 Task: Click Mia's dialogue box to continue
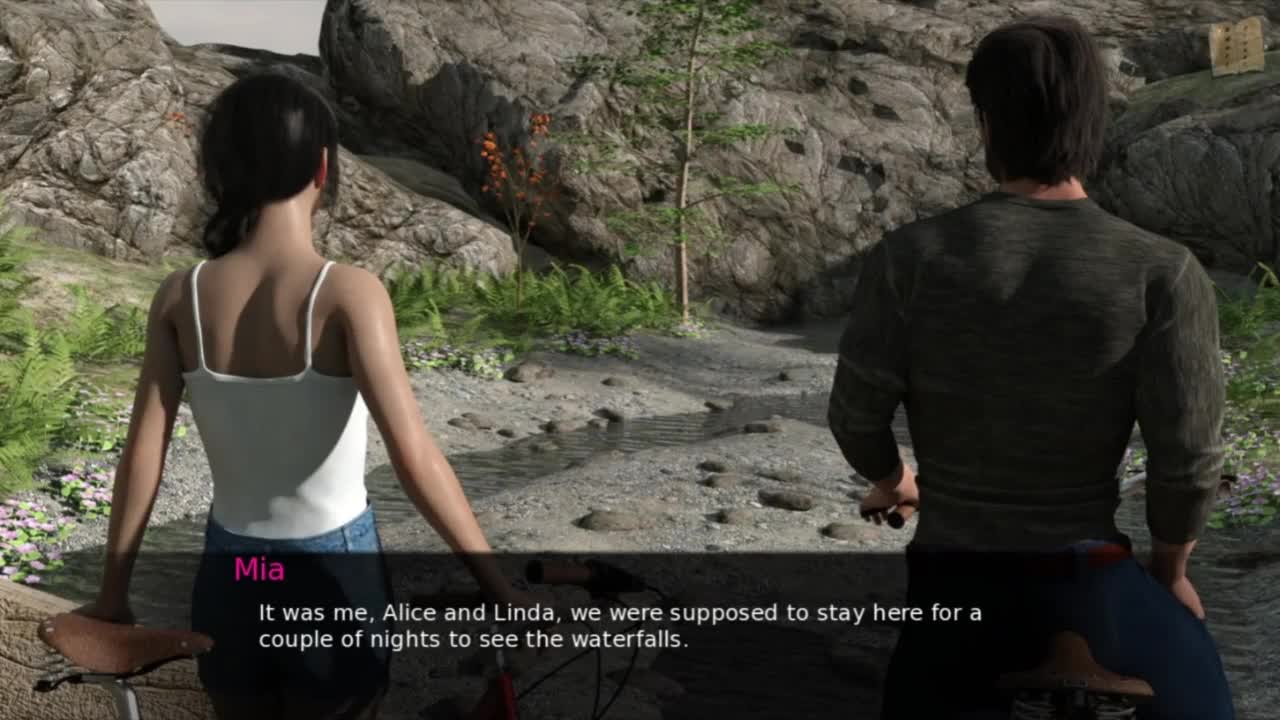coord(640,625)
